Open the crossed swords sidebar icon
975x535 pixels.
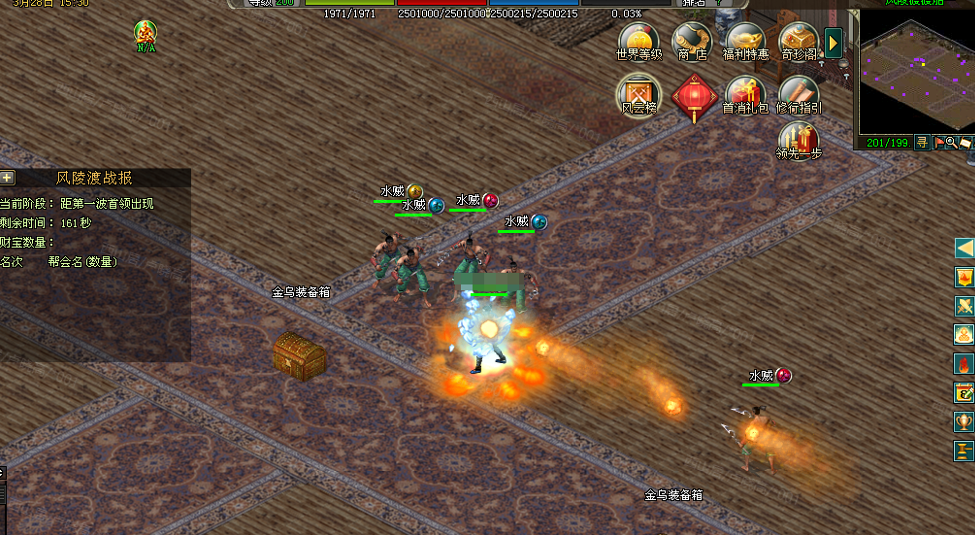pyautogui.click(x=964, y=306)
